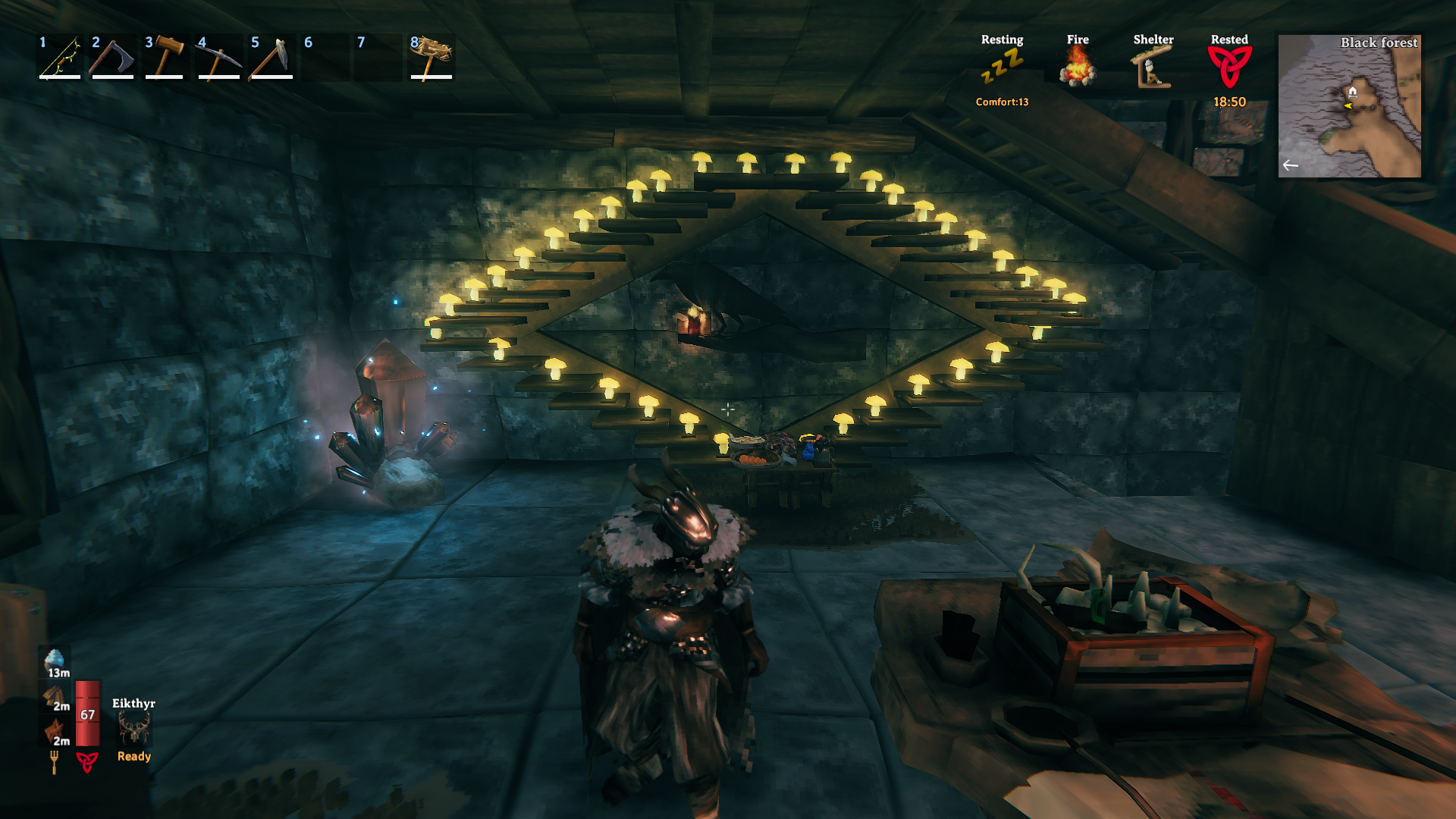Open the Black forest minimap
The image size is (1456, 819).
1349,106
